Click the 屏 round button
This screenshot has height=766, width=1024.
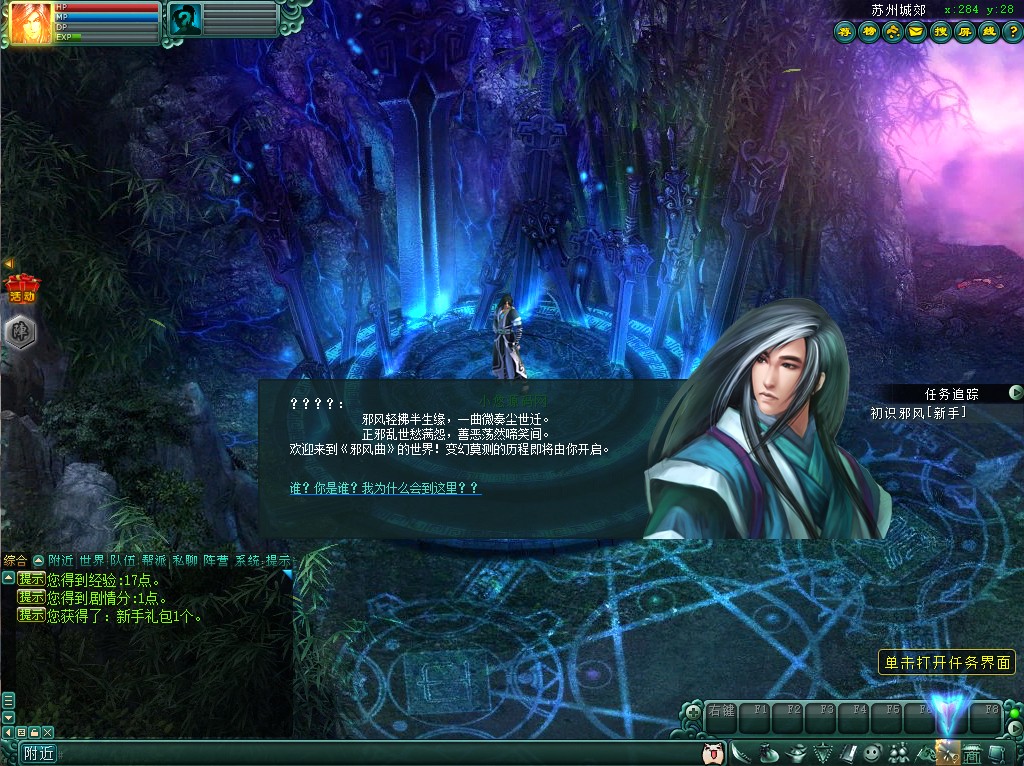point(964,32)
